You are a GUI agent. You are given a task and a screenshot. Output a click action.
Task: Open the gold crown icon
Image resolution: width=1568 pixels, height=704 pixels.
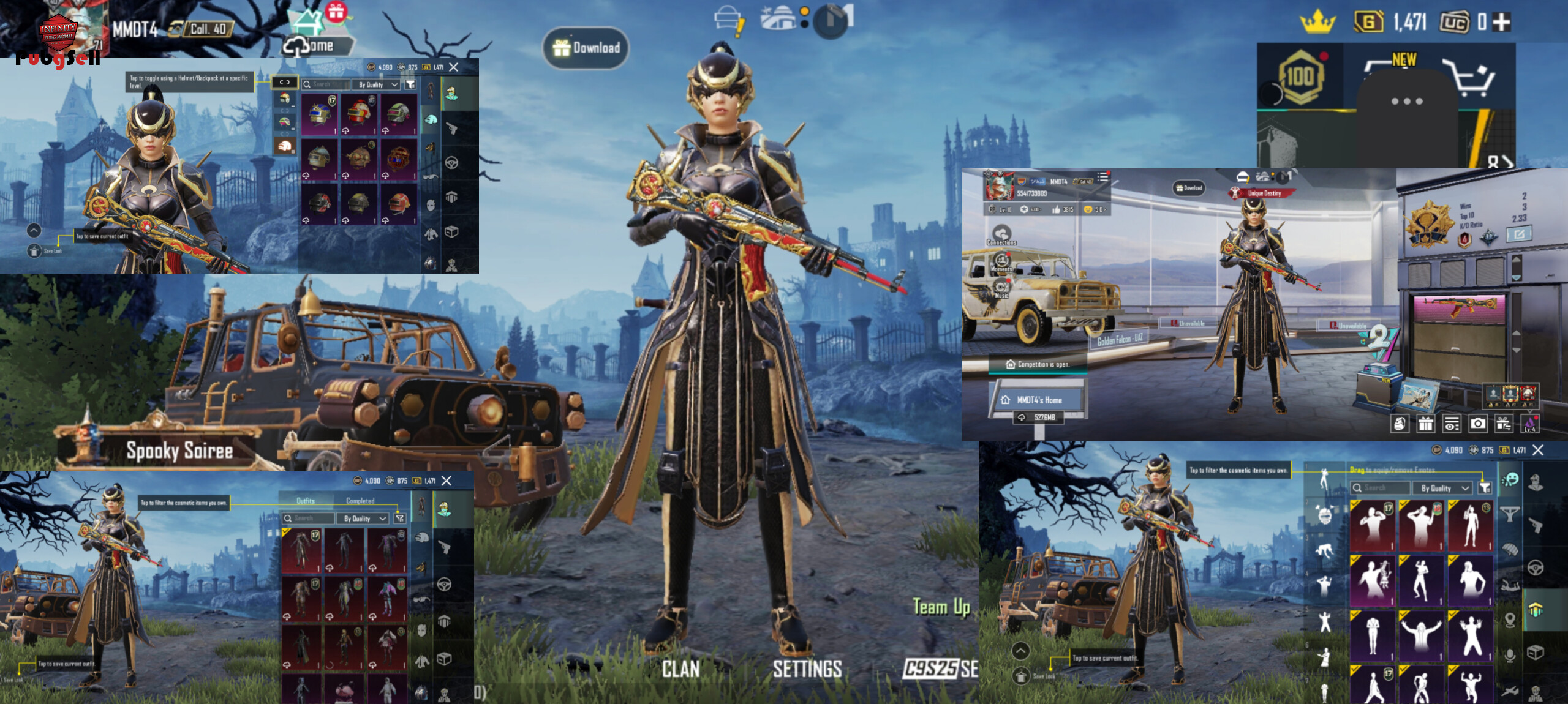(x=1317, y=23)
